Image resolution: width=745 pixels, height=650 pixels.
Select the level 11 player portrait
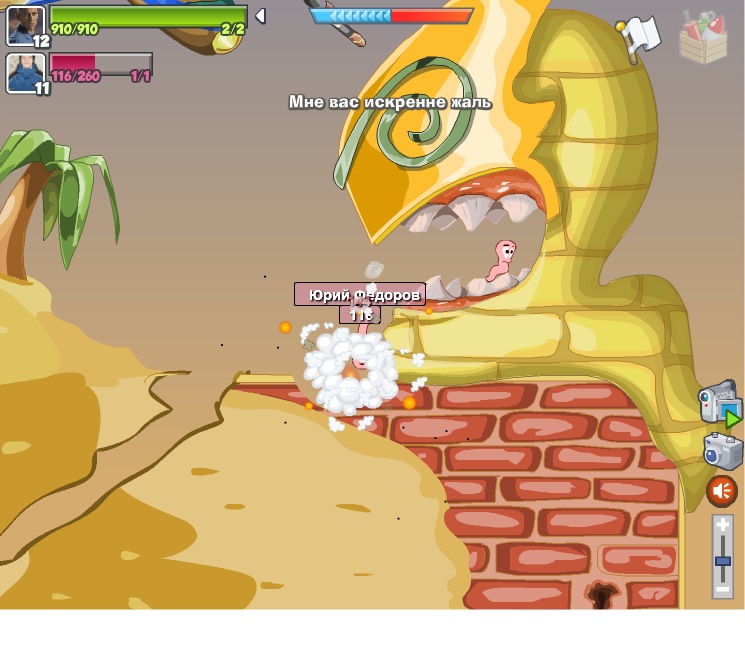click(25, 72)
